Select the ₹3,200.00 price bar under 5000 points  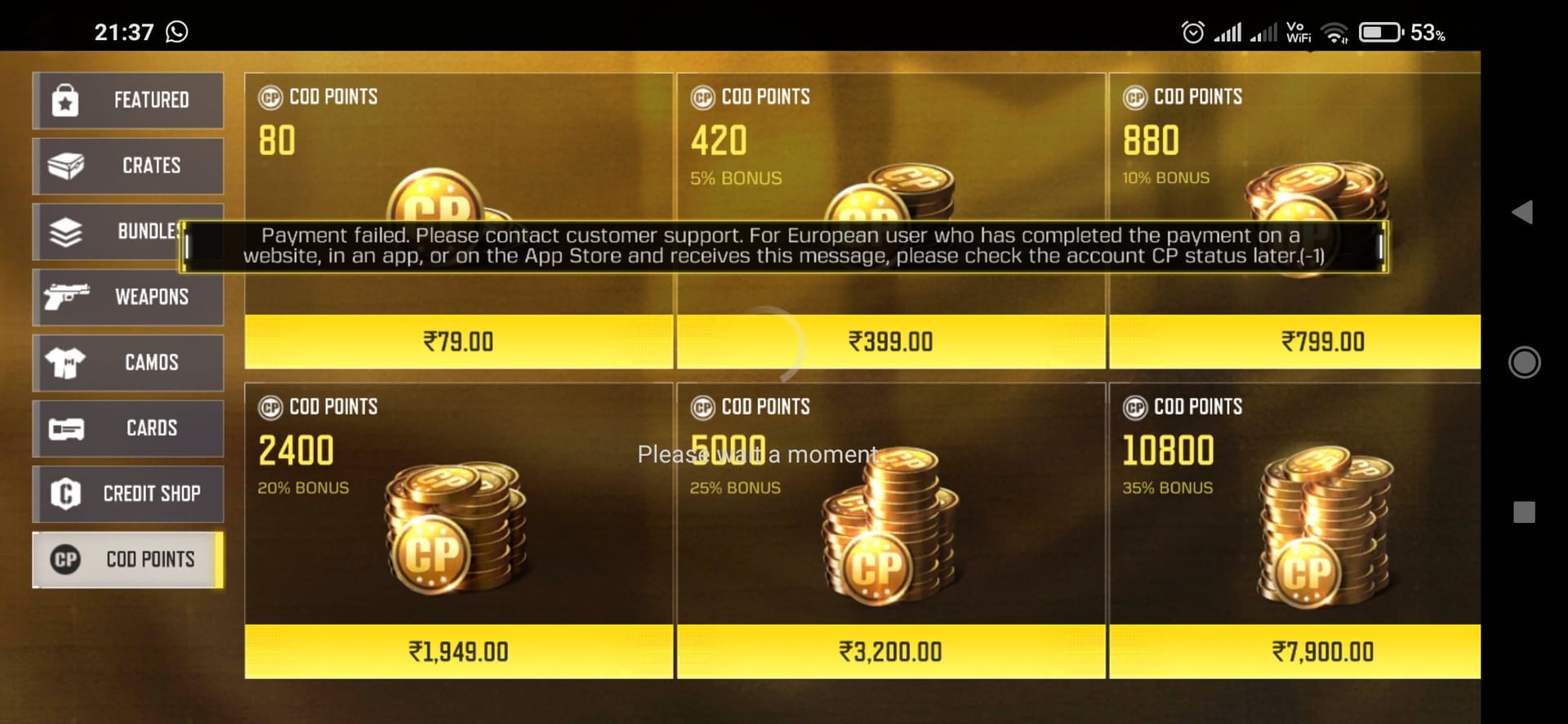[890, 651]
